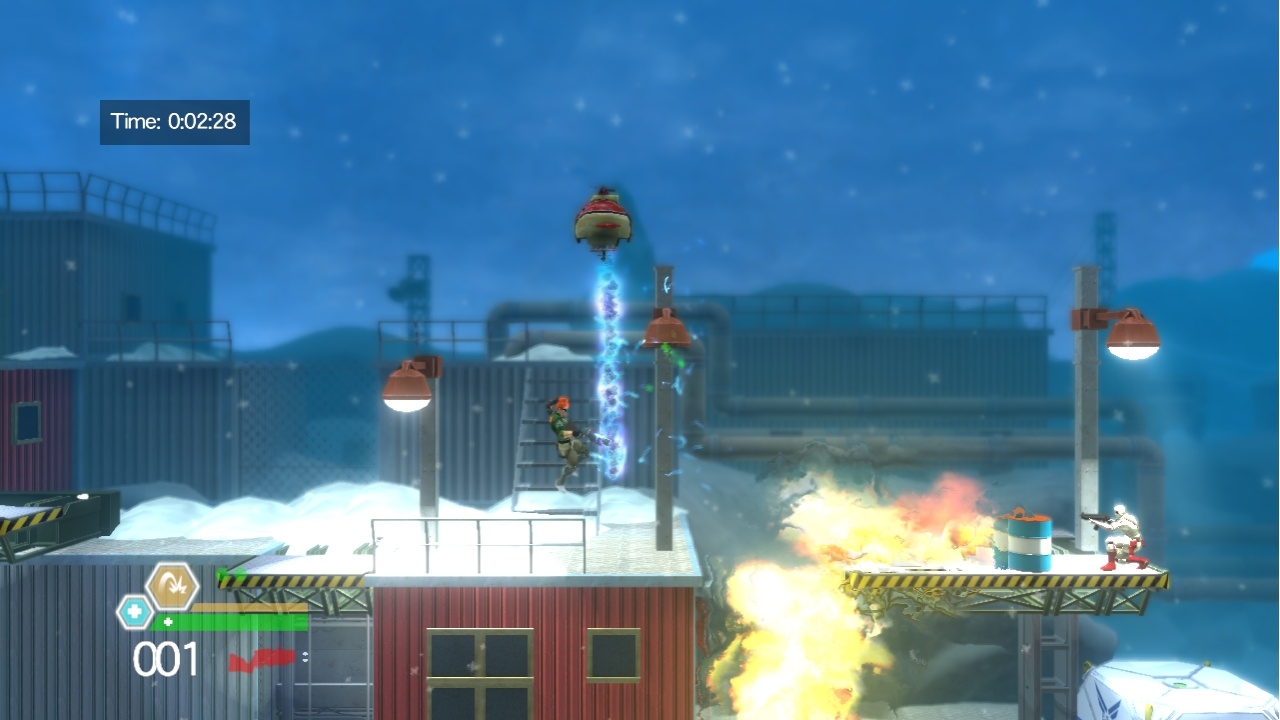Select the hovering drone above the lightning beam
The width and height of the screenshot is (1280, 720).
pyautogui.click(x=601, y=219)
